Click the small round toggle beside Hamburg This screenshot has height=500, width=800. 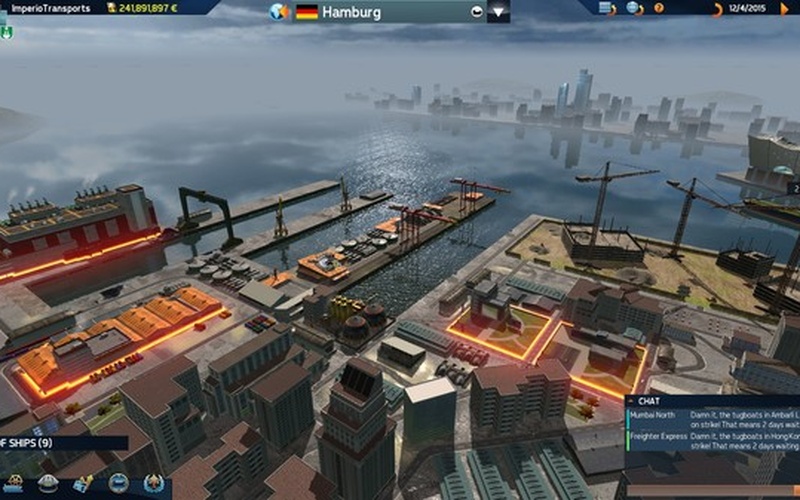476,13
